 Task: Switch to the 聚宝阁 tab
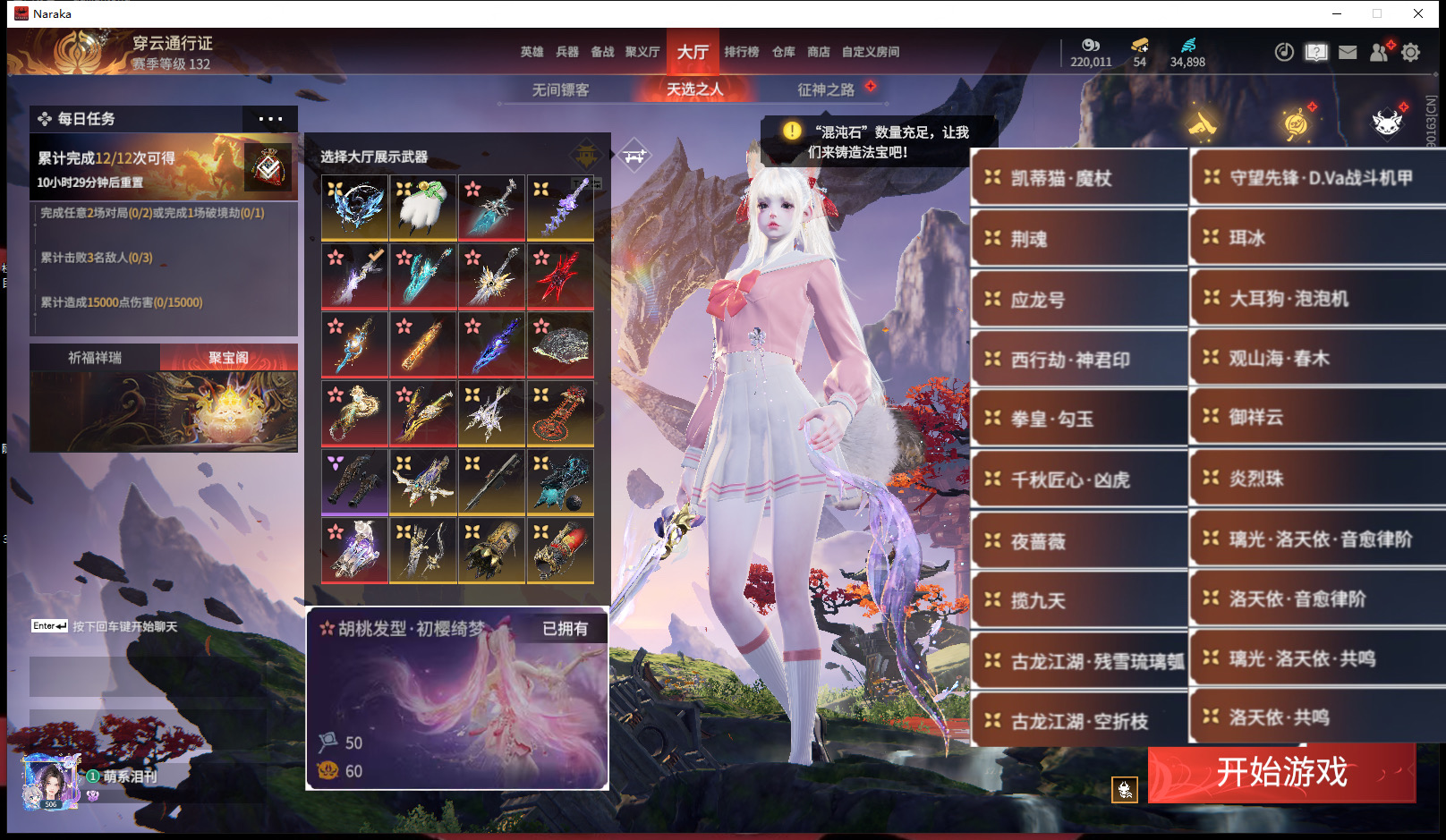click(228, 358)
